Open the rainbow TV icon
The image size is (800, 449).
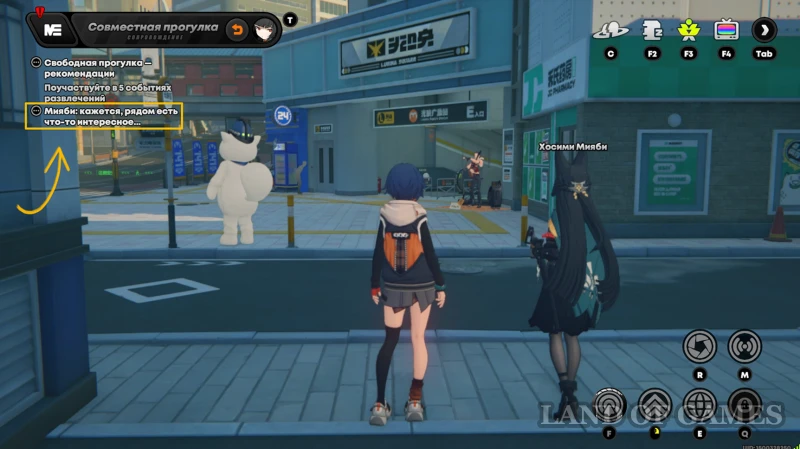tap(726, 30)
